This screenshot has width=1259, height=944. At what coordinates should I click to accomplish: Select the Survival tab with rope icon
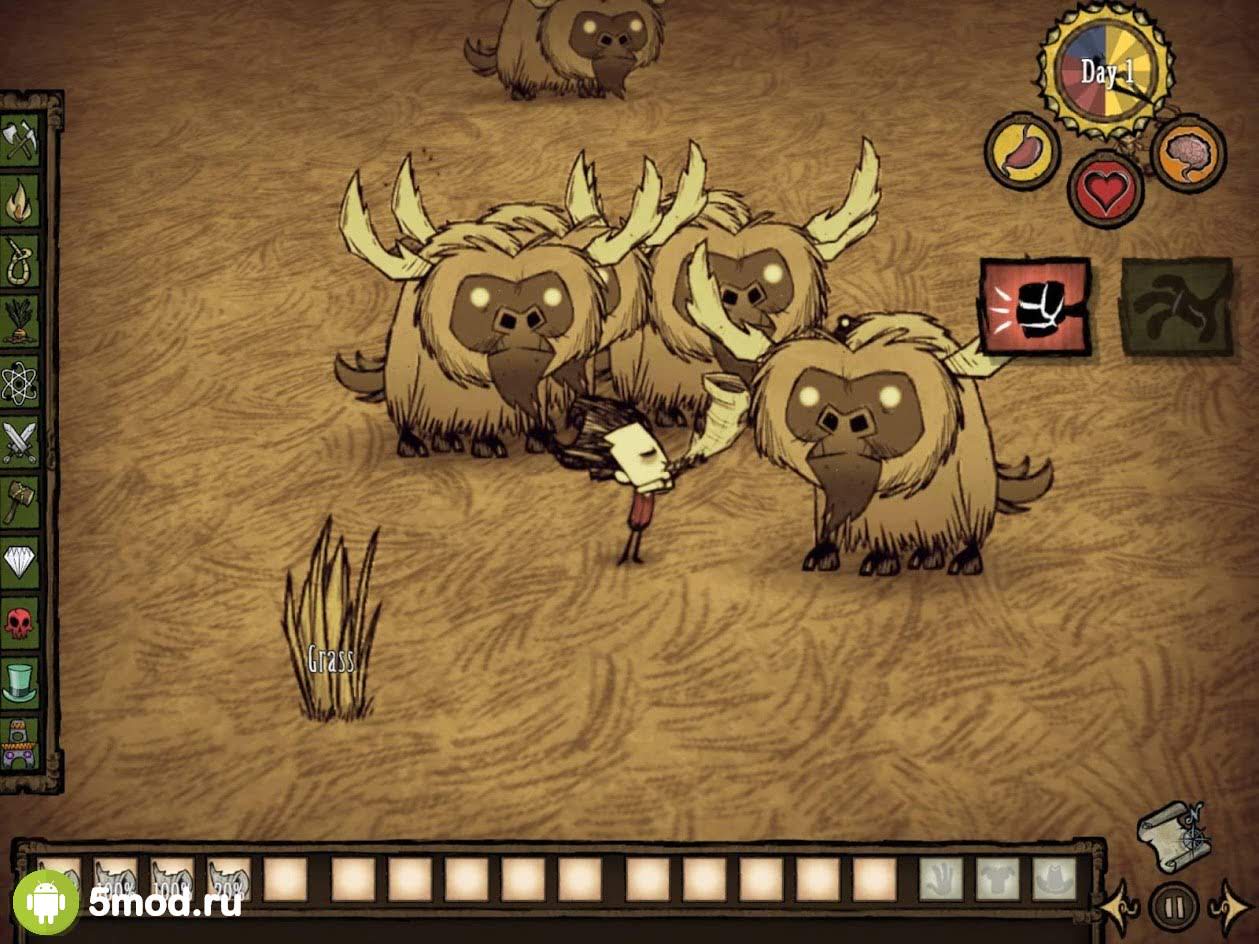[20, 261]
